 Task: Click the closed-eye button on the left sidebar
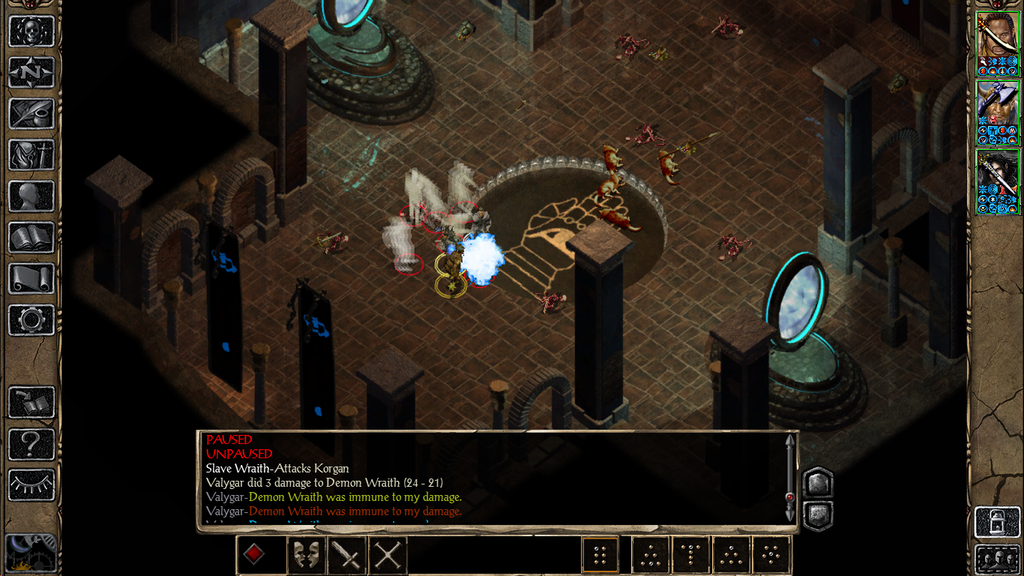31,485
